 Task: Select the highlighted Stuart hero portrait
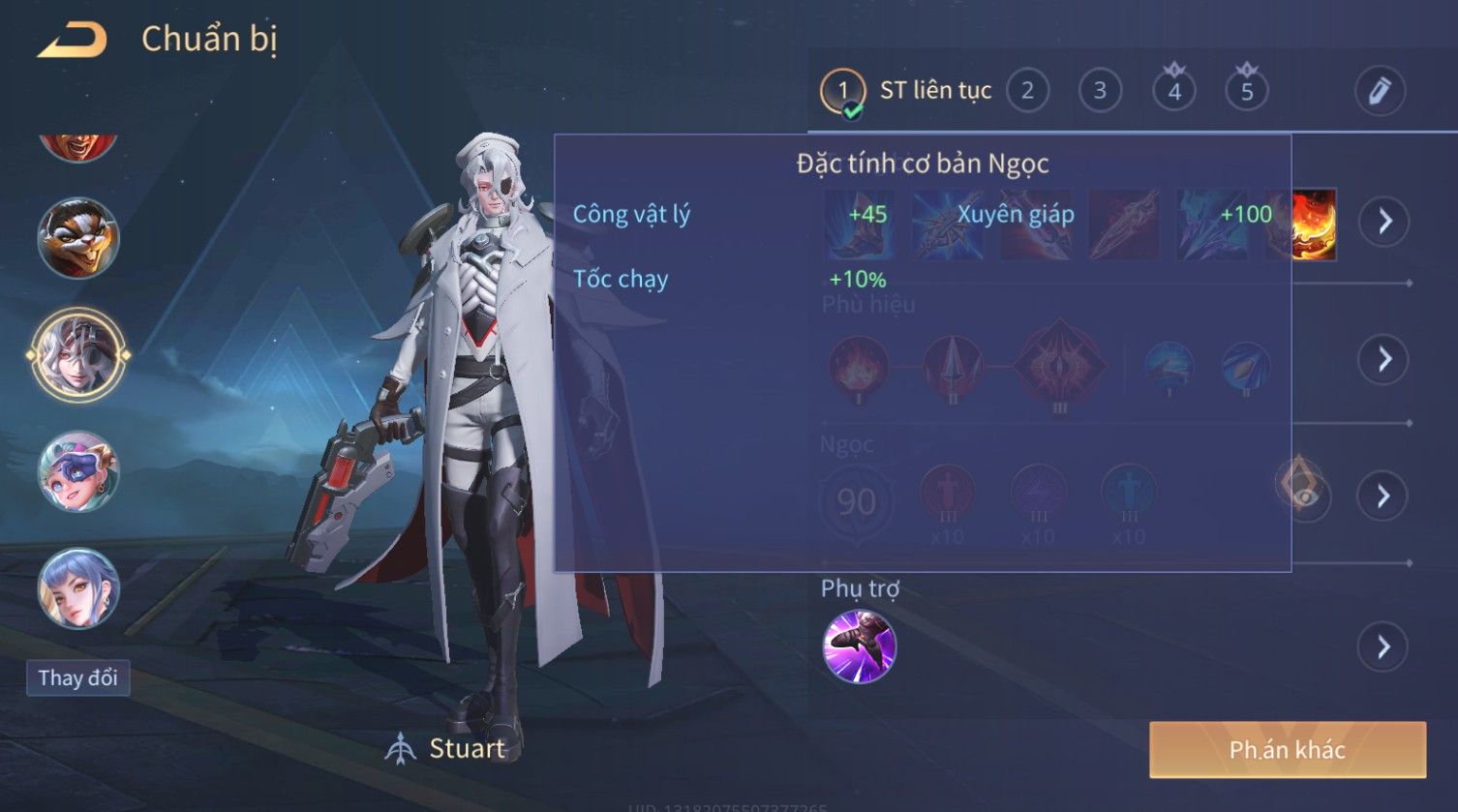pos(78,355)
